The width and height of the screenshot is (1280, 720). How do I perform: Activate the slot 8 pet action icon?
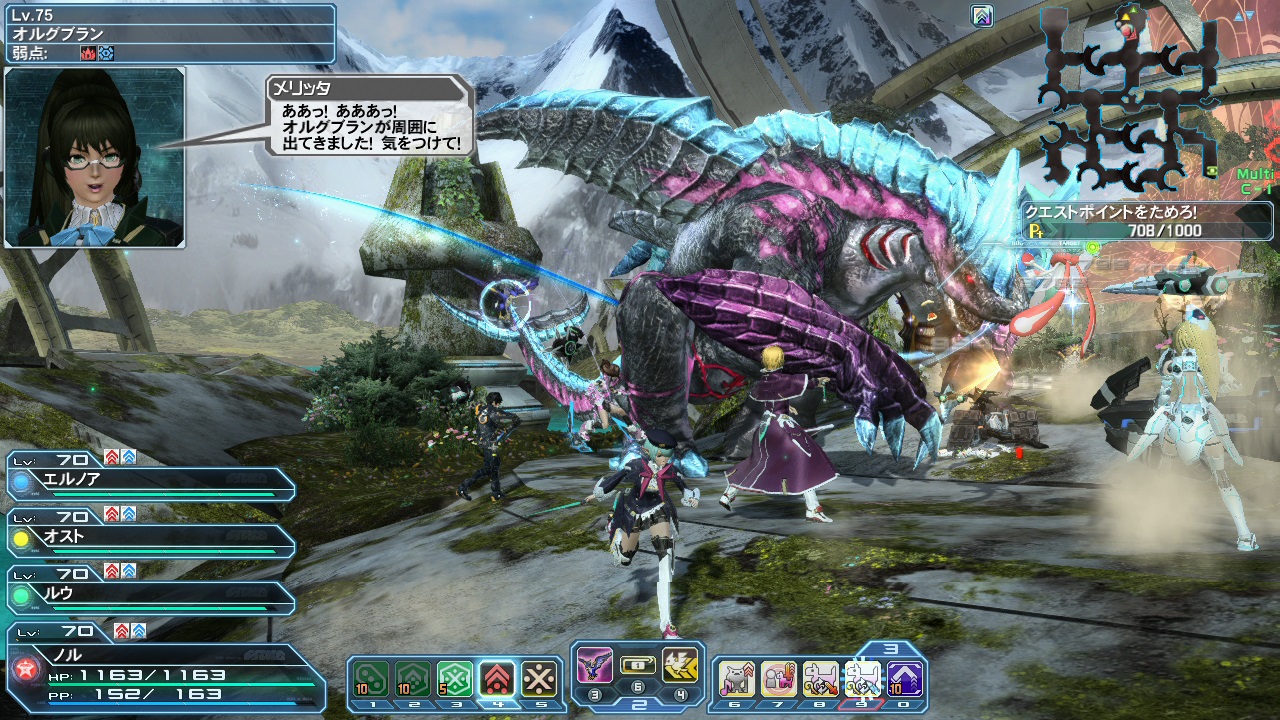coord(821,679)
